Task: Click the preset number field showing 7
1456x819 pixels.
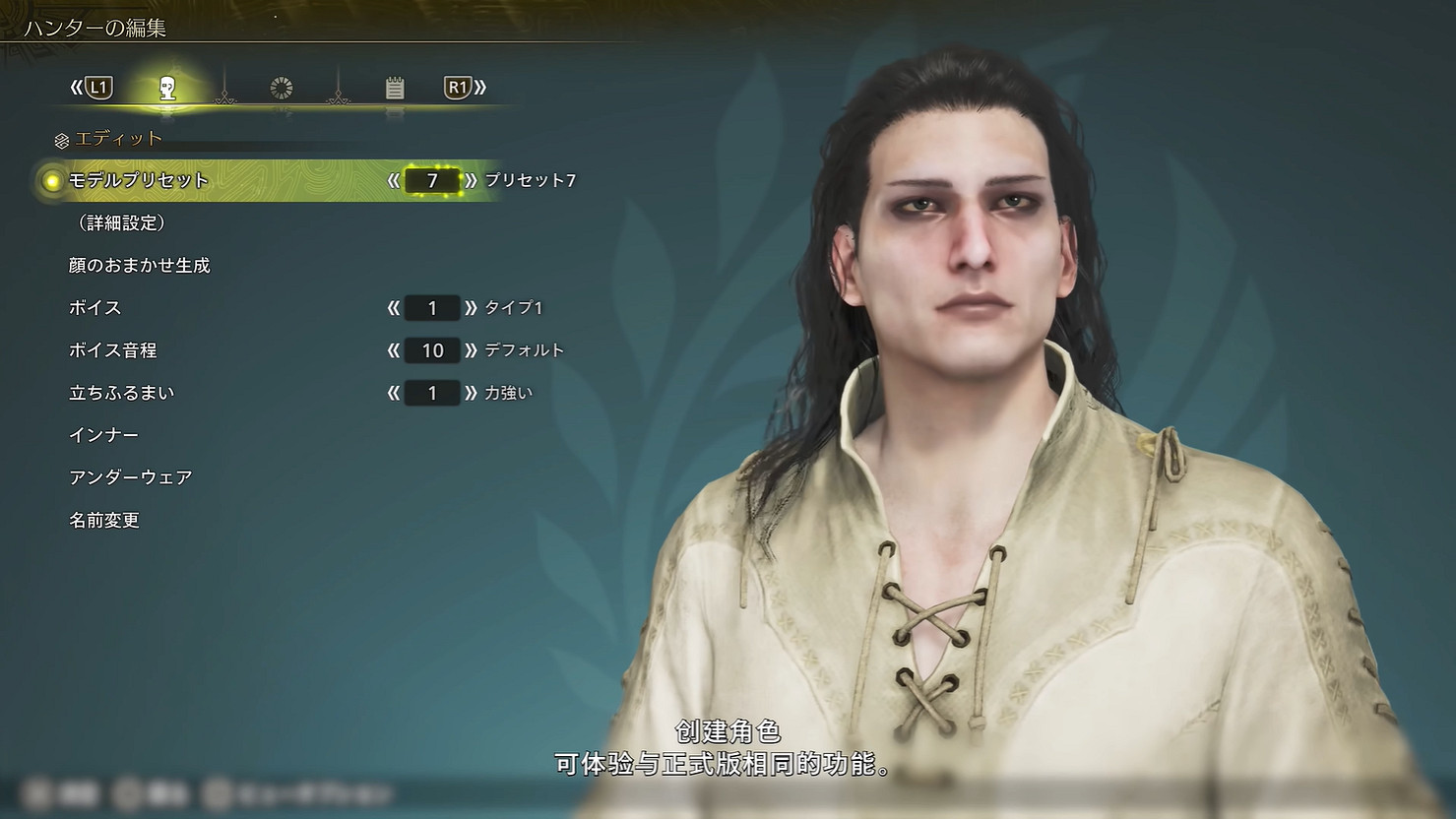Action: pos(431,181)
